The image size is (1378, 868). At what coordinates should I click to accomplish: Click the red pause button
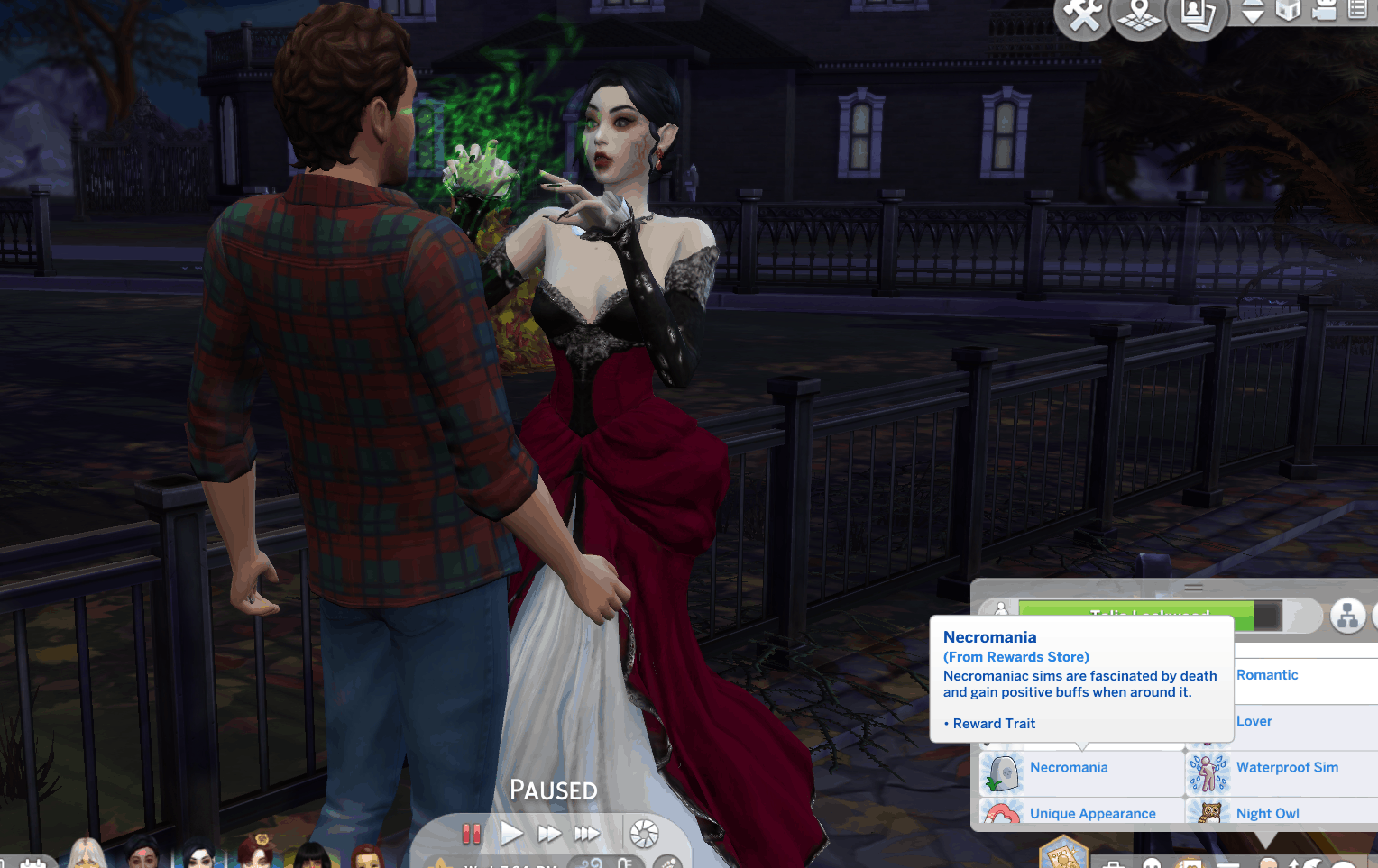[471, 834]
